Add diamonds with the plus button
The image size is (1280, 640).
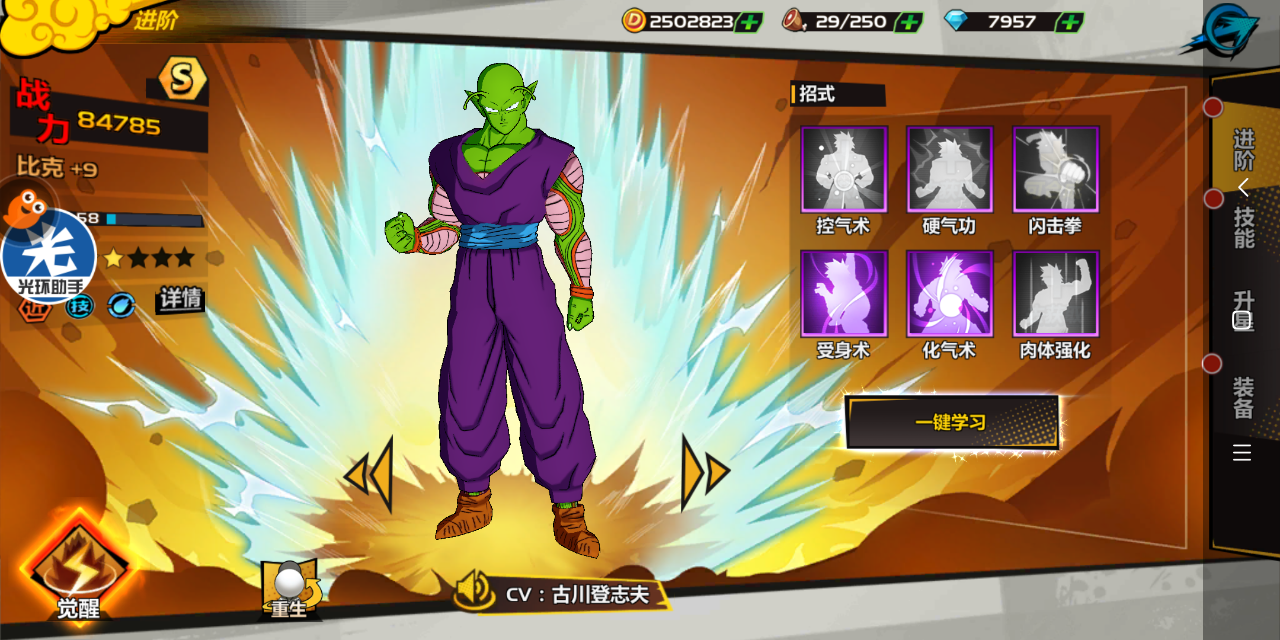[1069, 22]
